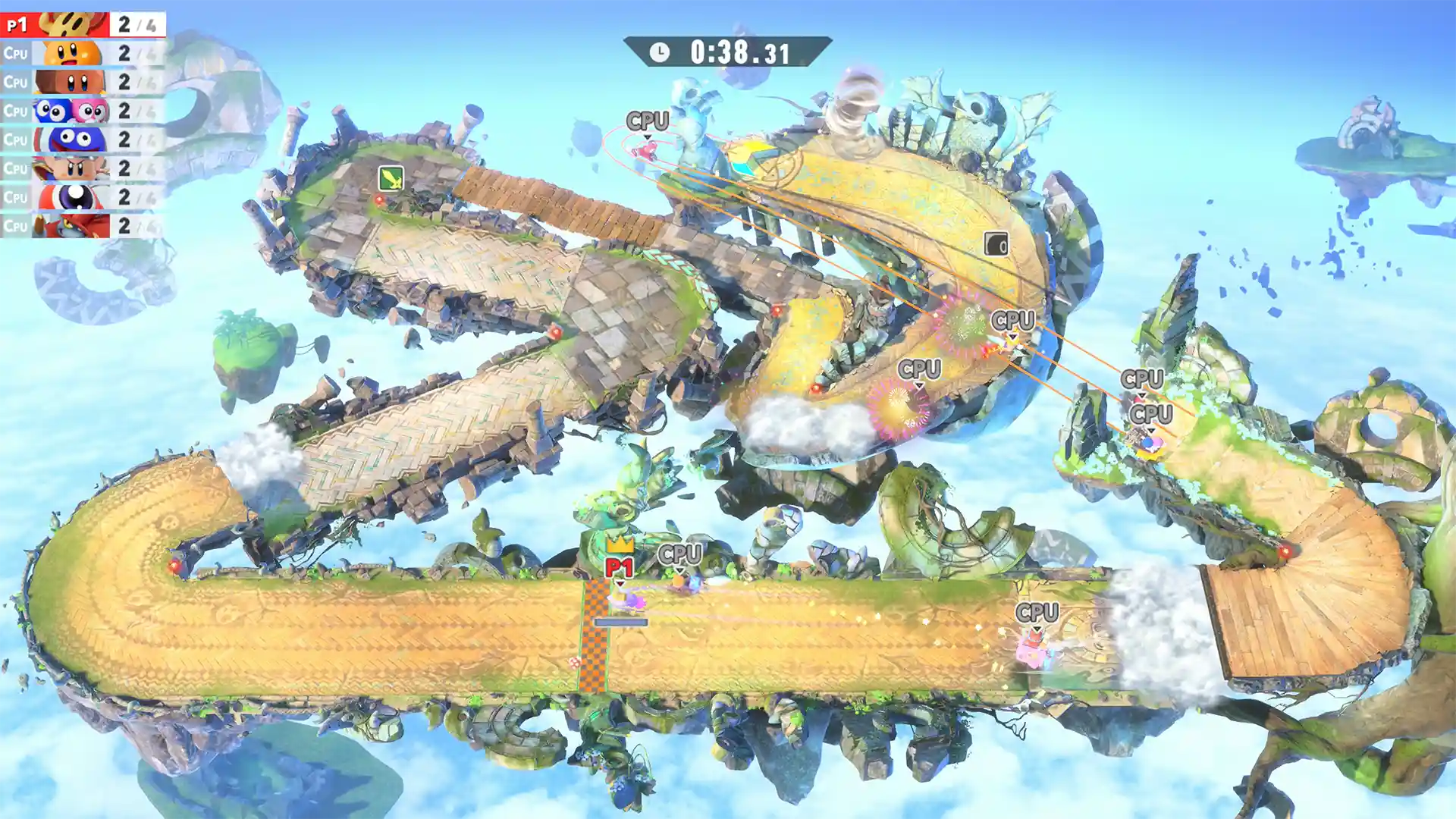Click the clock icon next to the match timer

click(x=660, y=52)
